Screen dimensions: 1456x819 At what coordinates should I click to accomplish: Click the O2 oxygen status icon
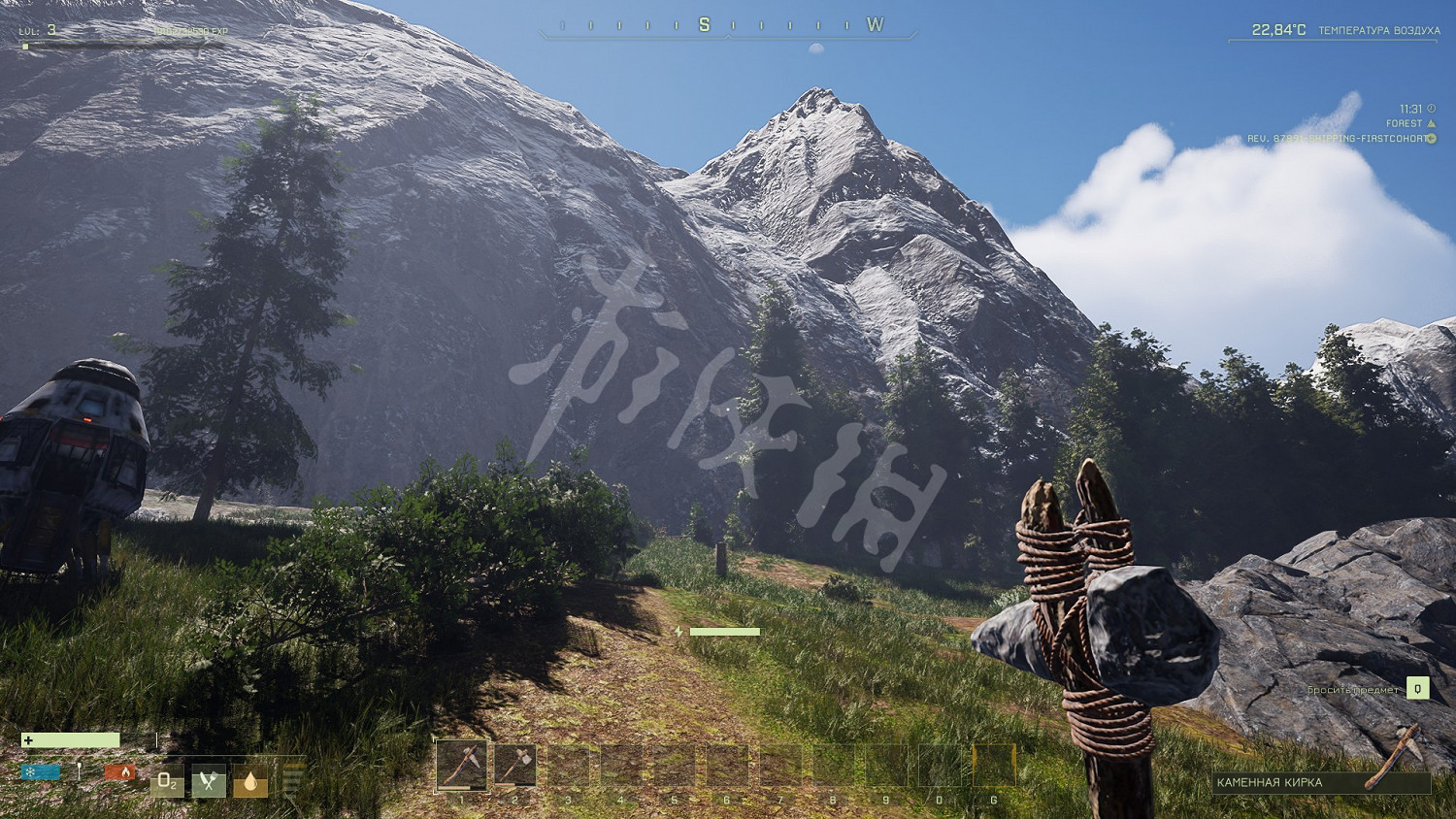point(167,780)
